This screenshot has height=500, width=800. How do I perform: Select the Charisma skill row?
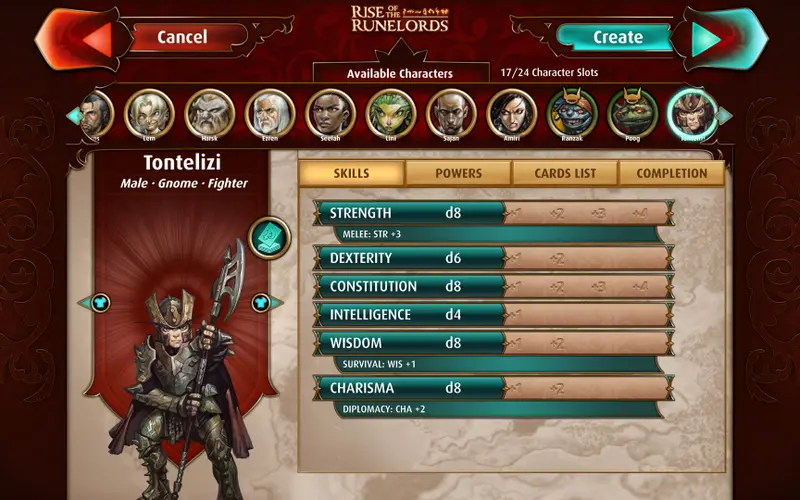click(x=410, y=388)
